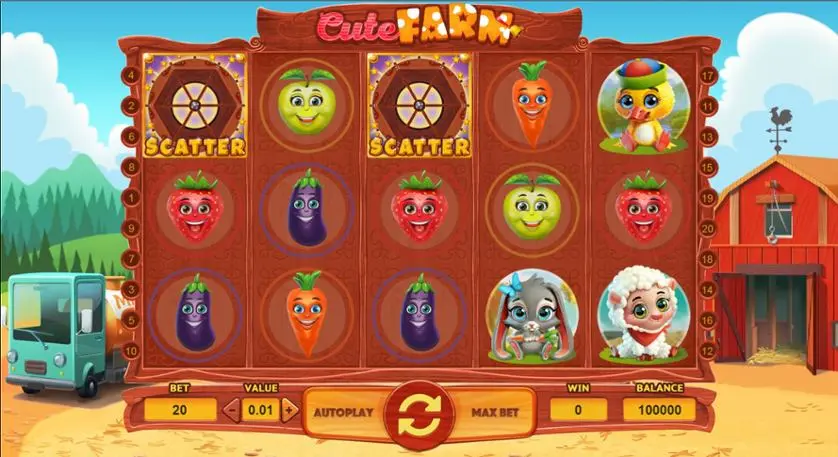Select payline marker number 1
This screenshot has width=838, height=457.
[x=132, y=197]
